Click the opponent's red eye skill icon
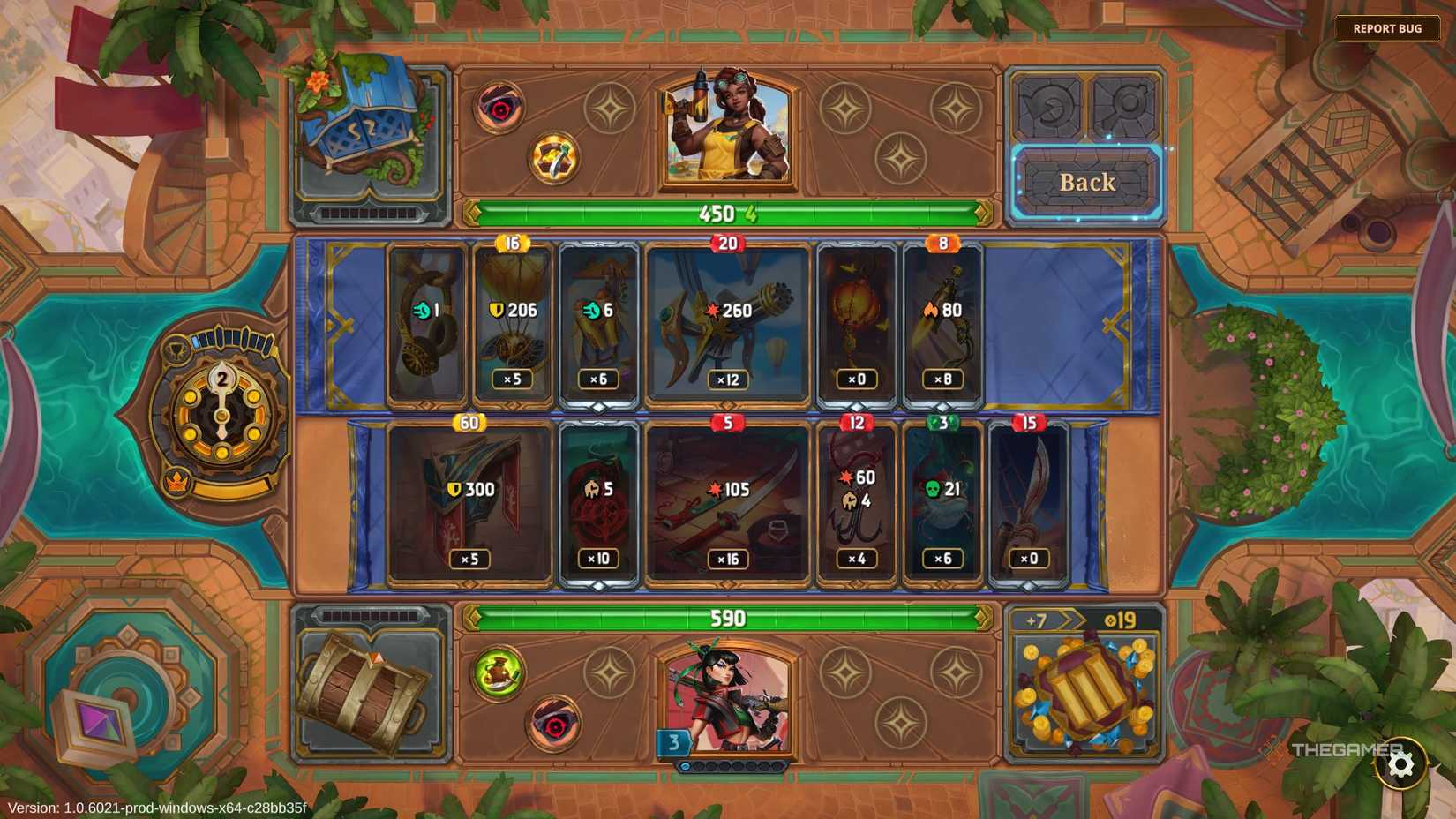The image size is (1456, 819). pyautogui.click(x=500, y=109)
